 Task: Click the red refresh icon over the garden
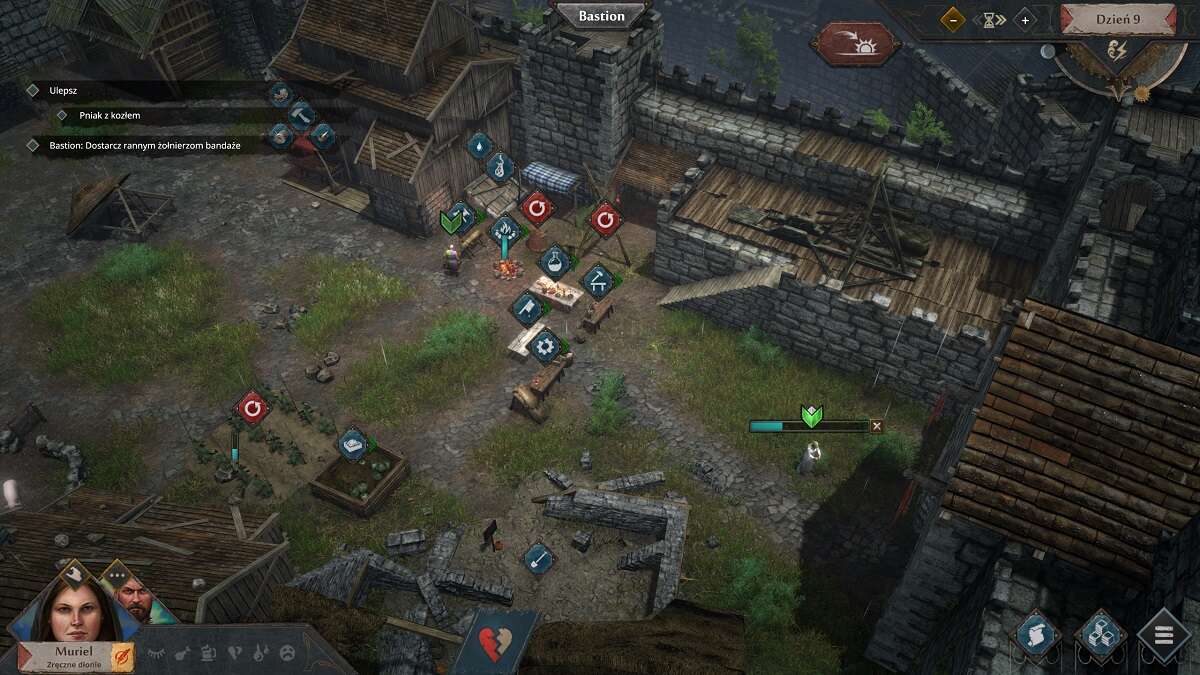click(x=252, y=408)
